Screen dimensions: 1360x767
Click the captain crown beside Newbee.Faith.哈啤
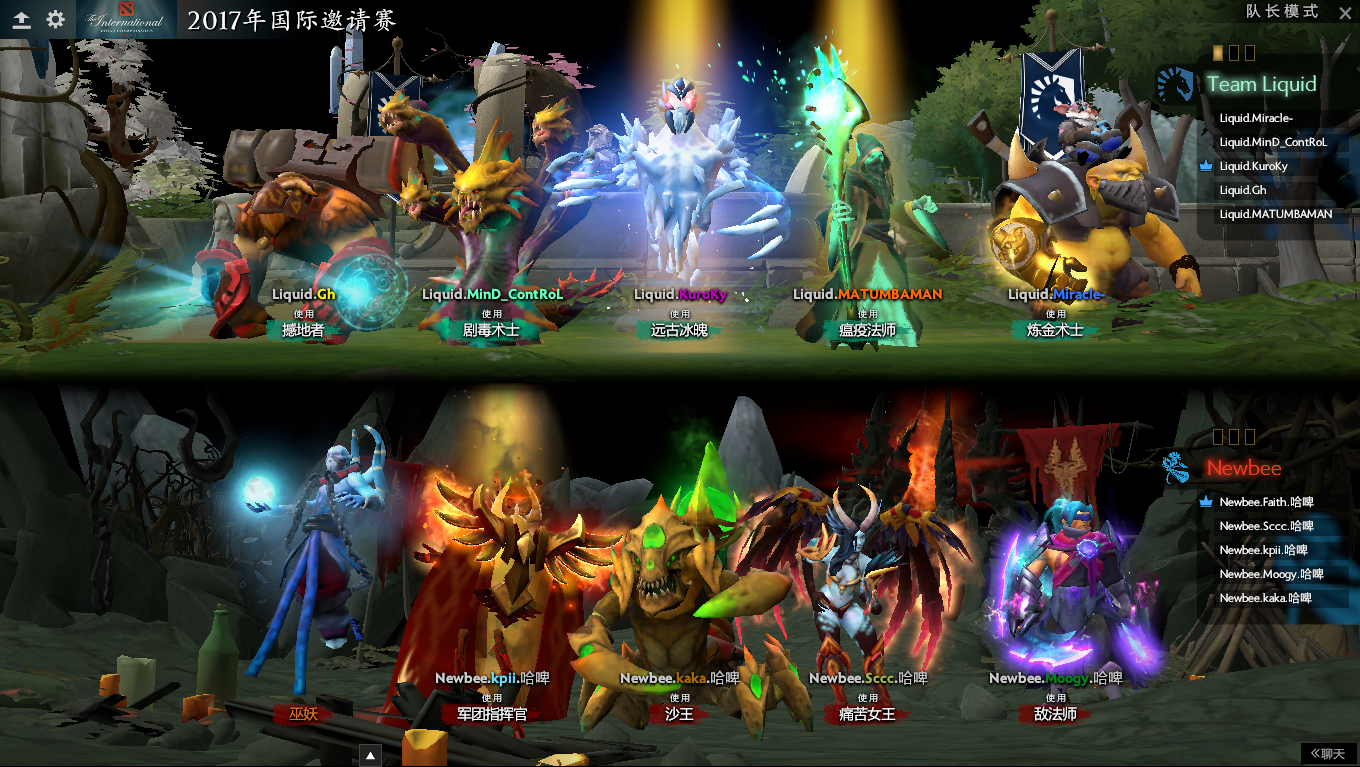pyautogui.click(x=1205, y=503)
